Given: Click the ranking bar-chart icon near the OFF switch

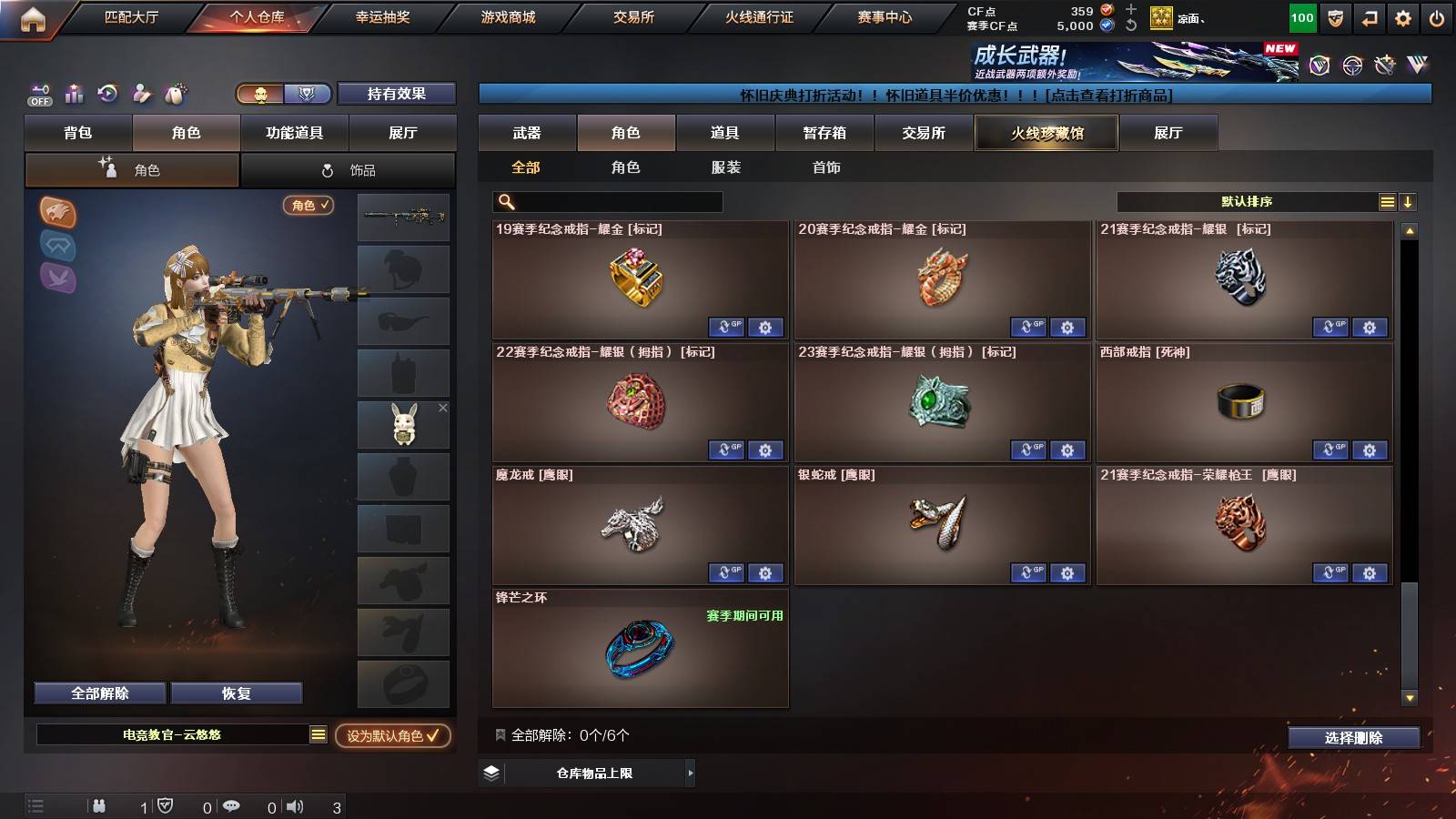Looking at the screenshot, I should pos(73,94).
